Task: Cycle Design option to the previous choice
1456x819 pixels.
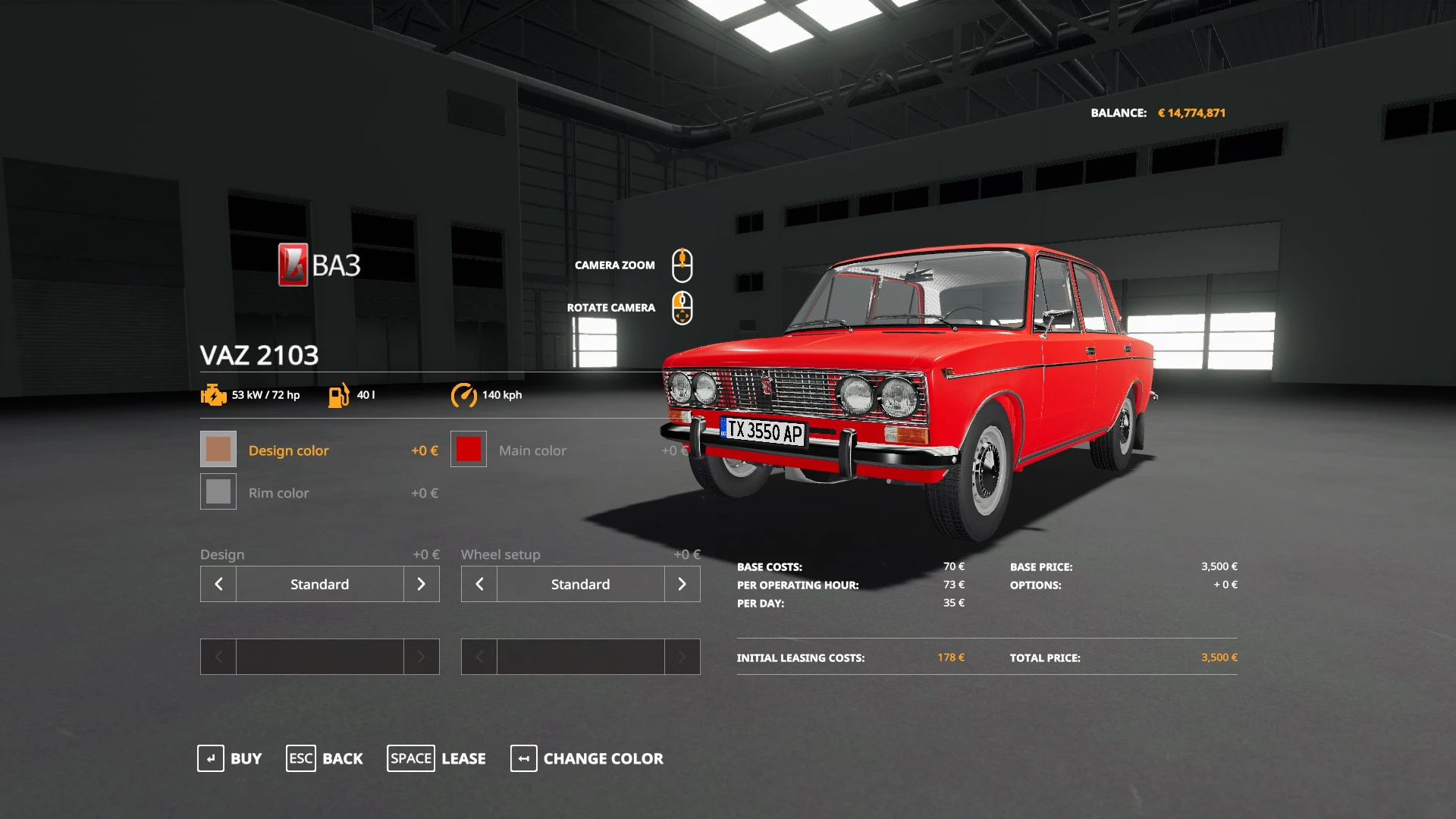Action: coord(218,584)
